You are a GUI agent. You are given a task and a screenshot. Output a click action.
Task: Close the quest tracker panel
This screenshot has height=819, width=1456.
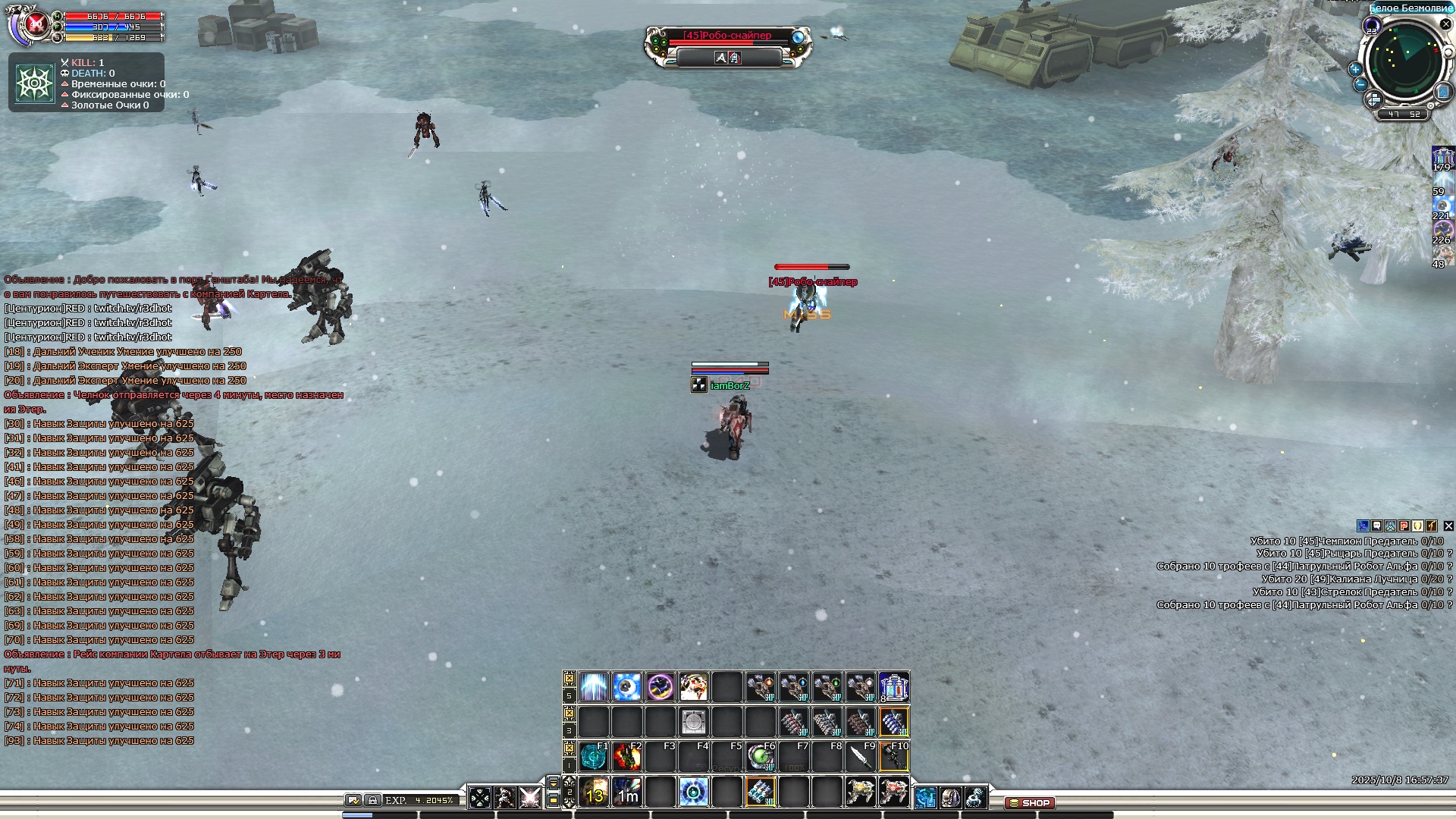tap(1448, 526)
